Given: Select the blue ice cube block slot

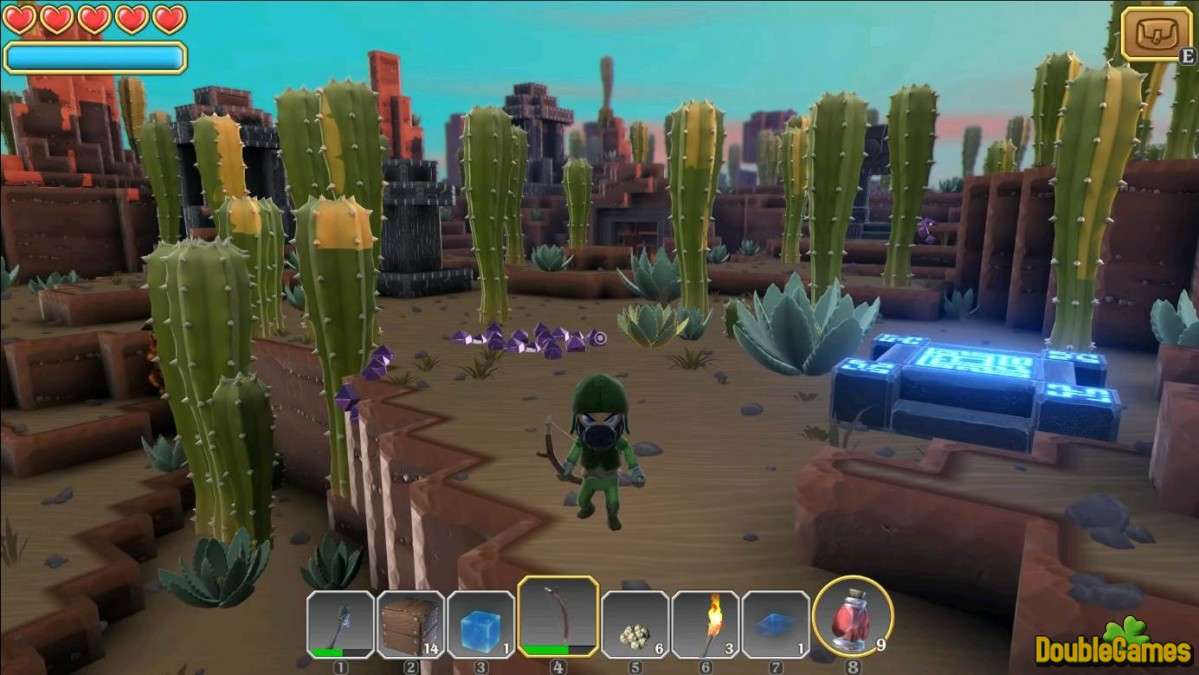Looking at the screenshot, I should click(480, 624).
